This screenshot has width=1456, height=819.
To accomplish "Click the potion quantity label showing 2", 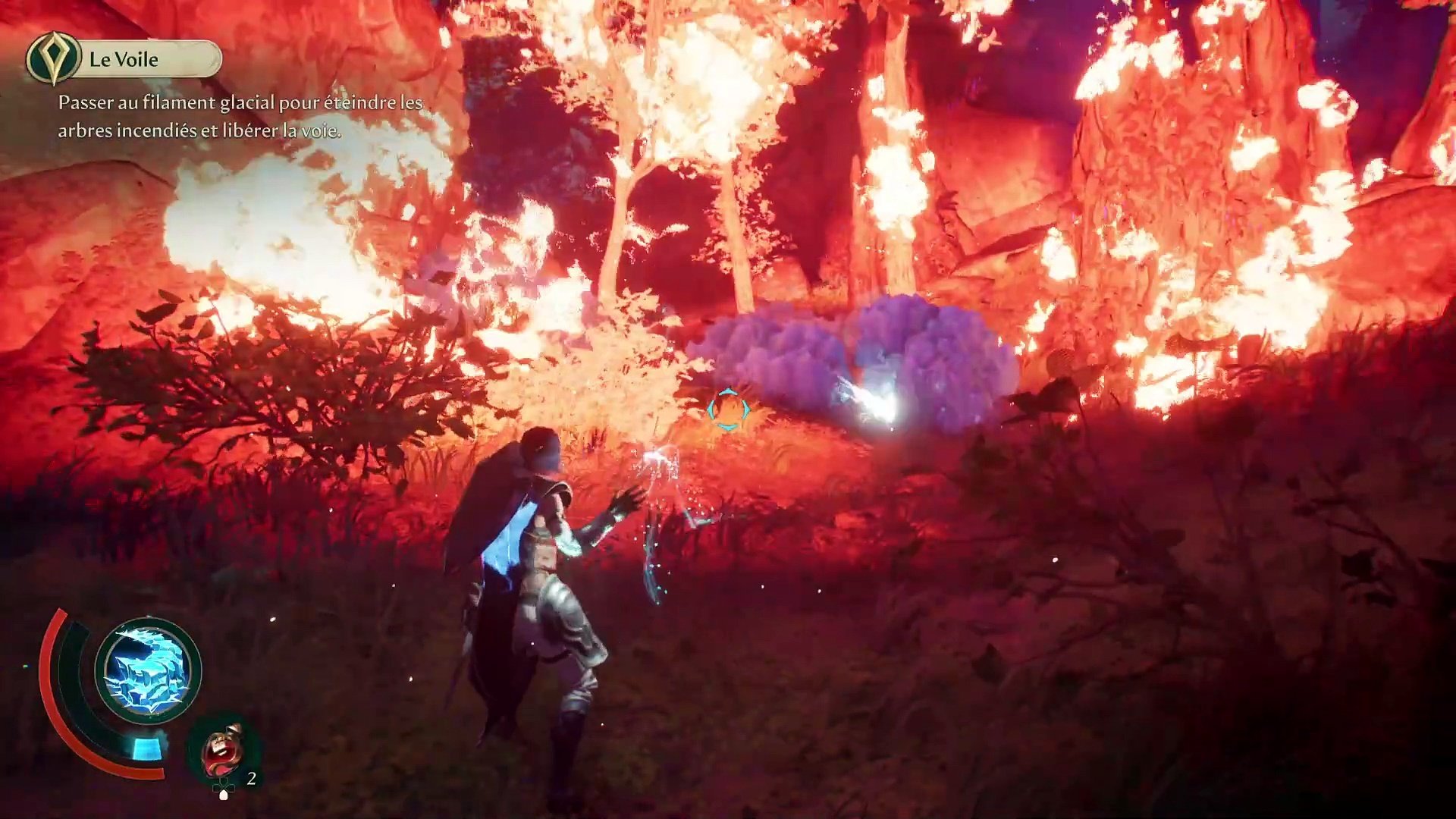I will click(253, 778).
